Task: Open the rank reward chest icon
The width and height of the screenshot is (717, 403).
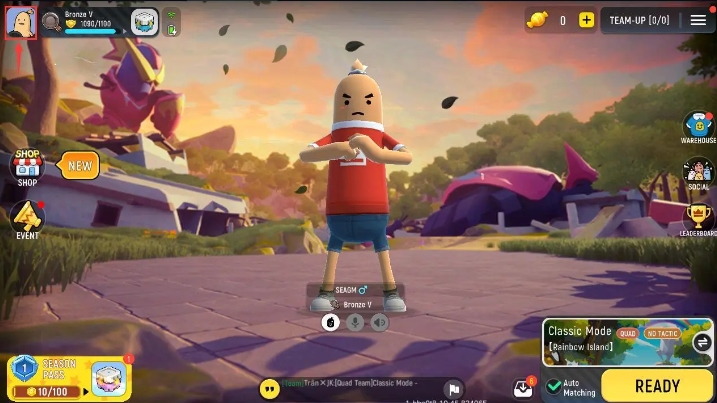Action: tap(145, 21)
